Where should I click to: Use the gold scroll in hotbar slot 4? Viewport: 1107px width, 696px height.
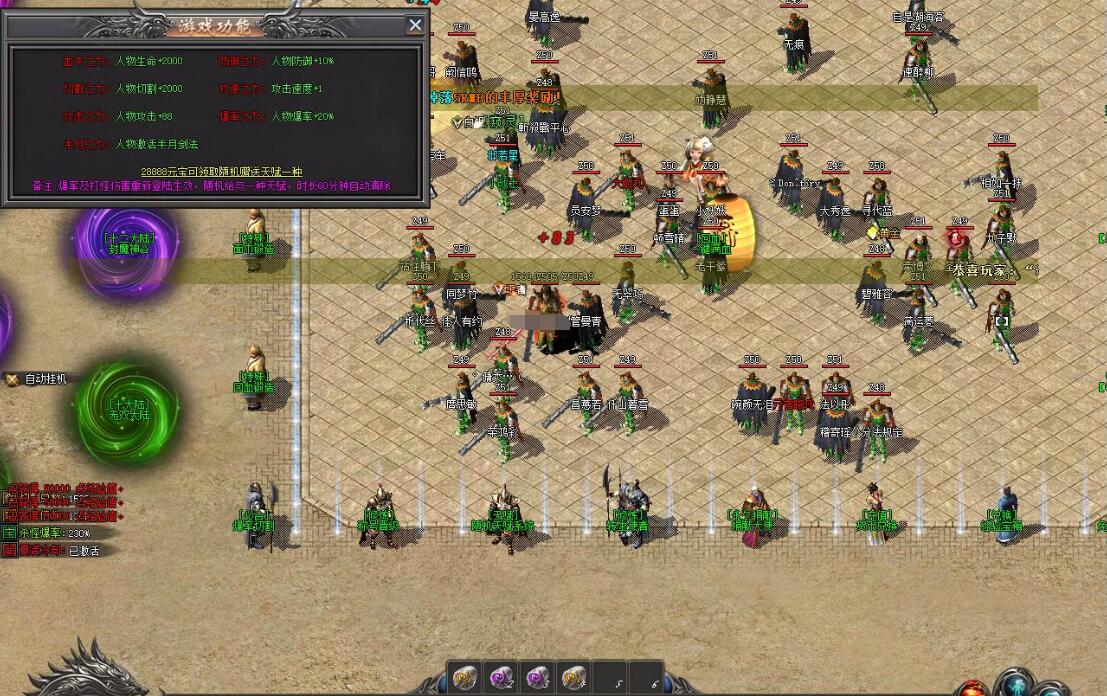(x=574, y=677)
